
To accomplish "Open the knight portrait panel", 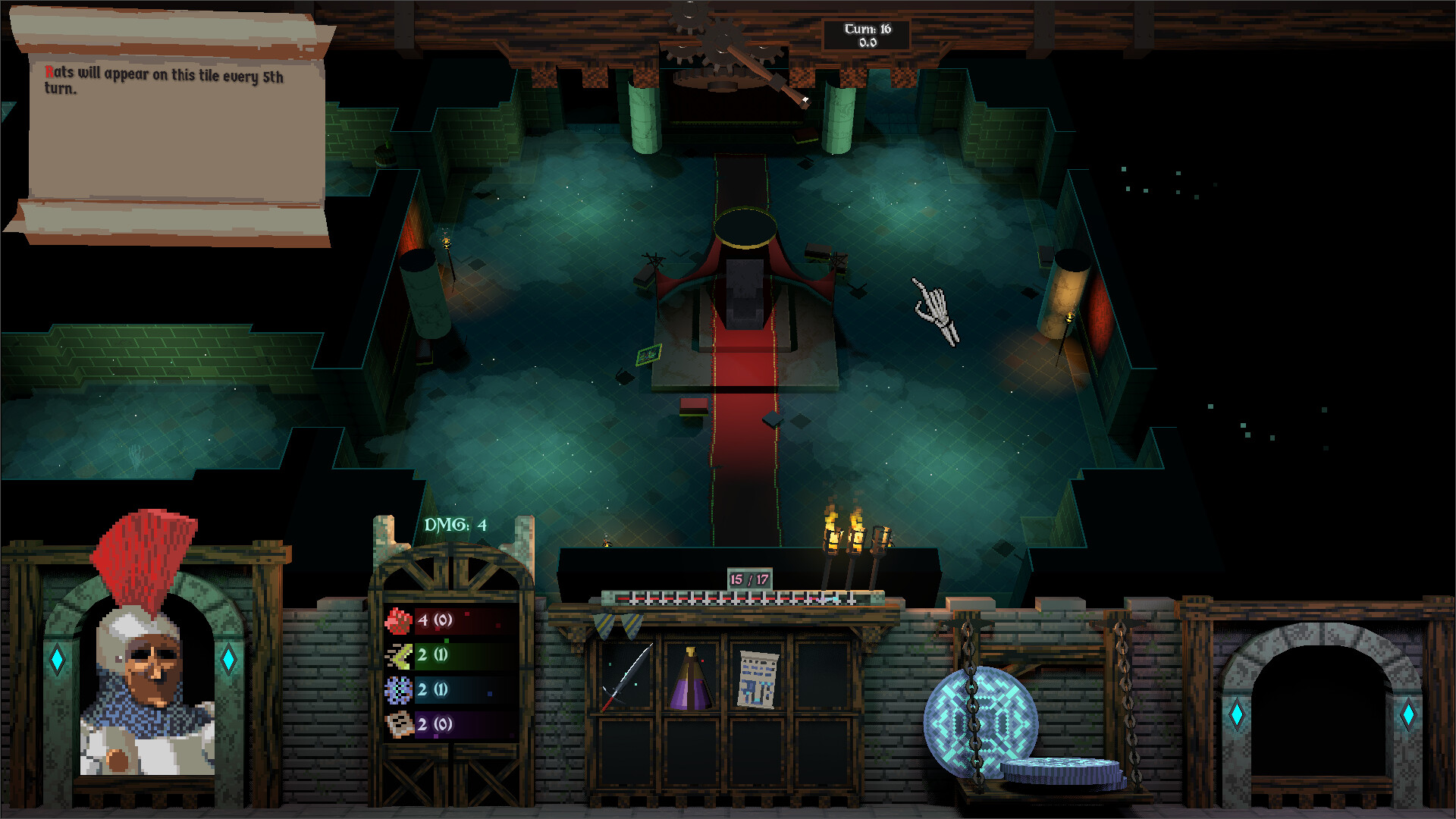I will click(144, 682).
